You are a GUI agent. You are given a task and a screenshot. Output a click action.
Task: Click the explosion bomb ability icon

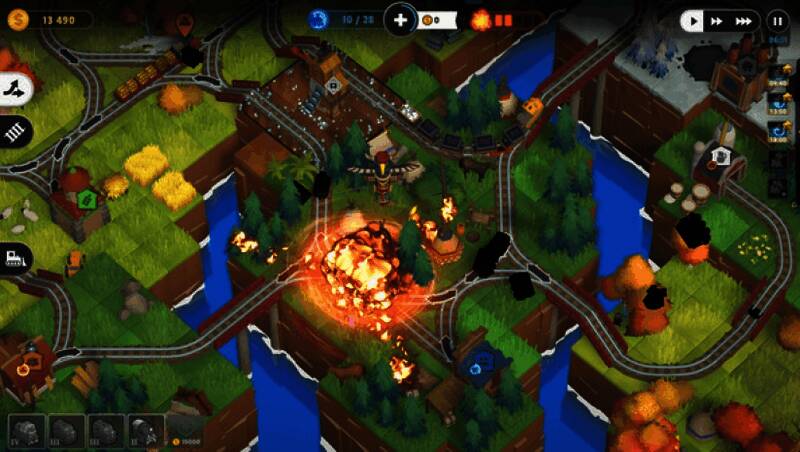480,19
